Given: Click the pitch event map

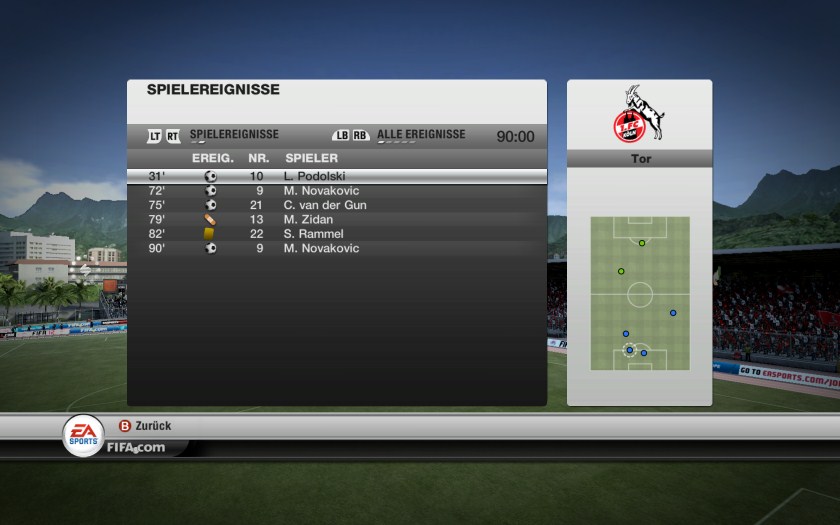Looking at the screenshot, I should (x=640, y=293).
